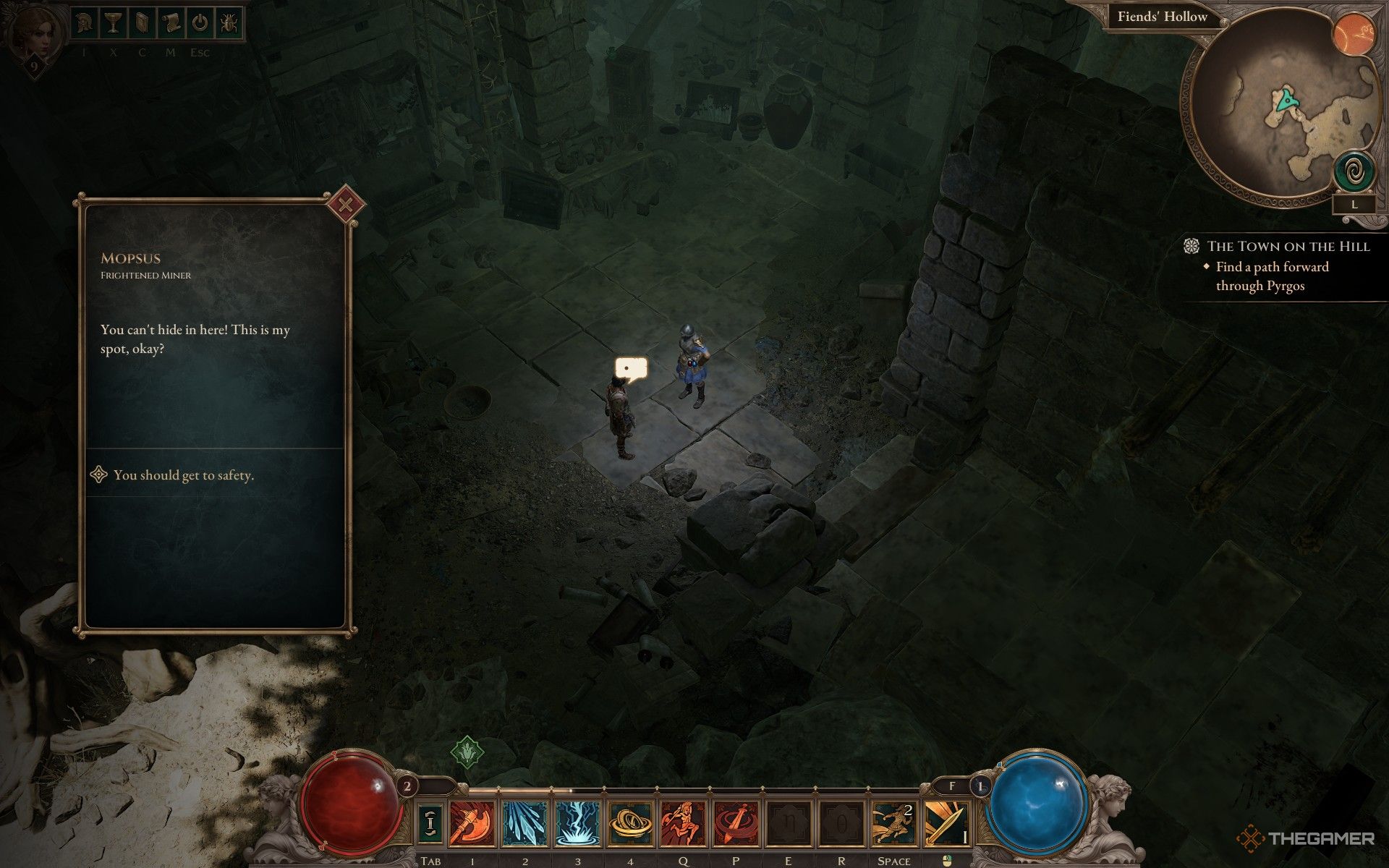This screenshot has height=868, width=1389.
Task: Use the red charging warrior skill
Action: tap(683, 824)
